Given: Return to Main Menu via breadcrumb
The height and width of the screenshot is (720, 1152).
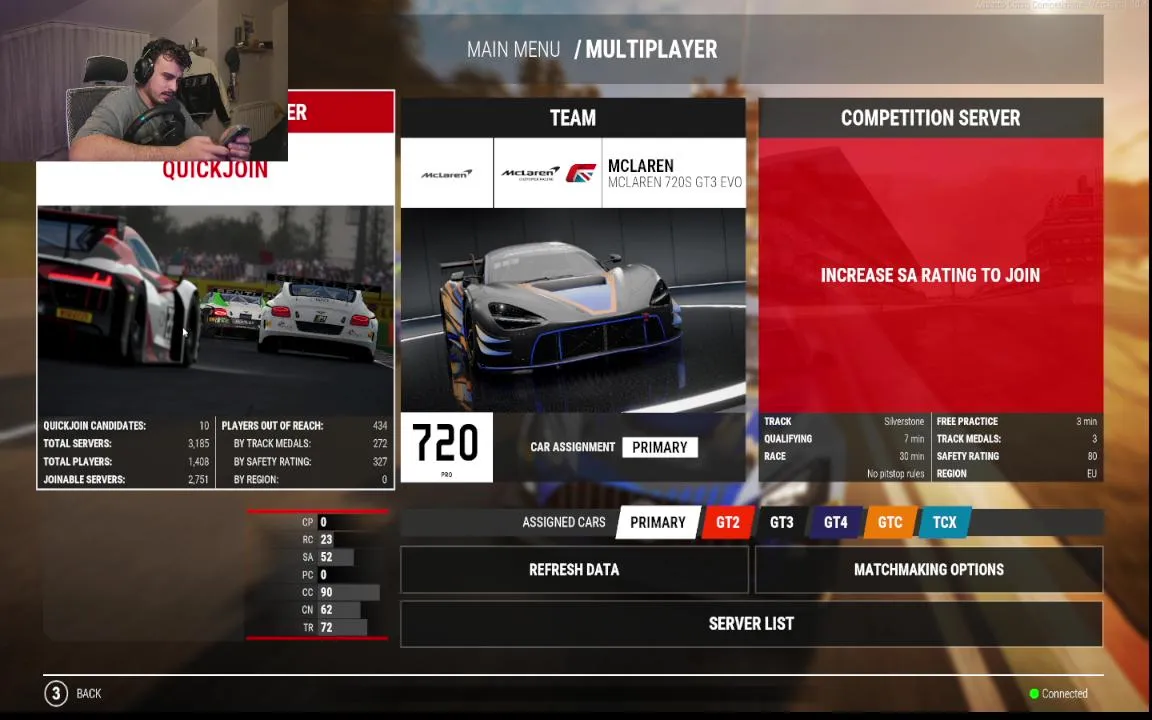Looking at the screenshot, I should pyautogui.click(x=513, y=49).
